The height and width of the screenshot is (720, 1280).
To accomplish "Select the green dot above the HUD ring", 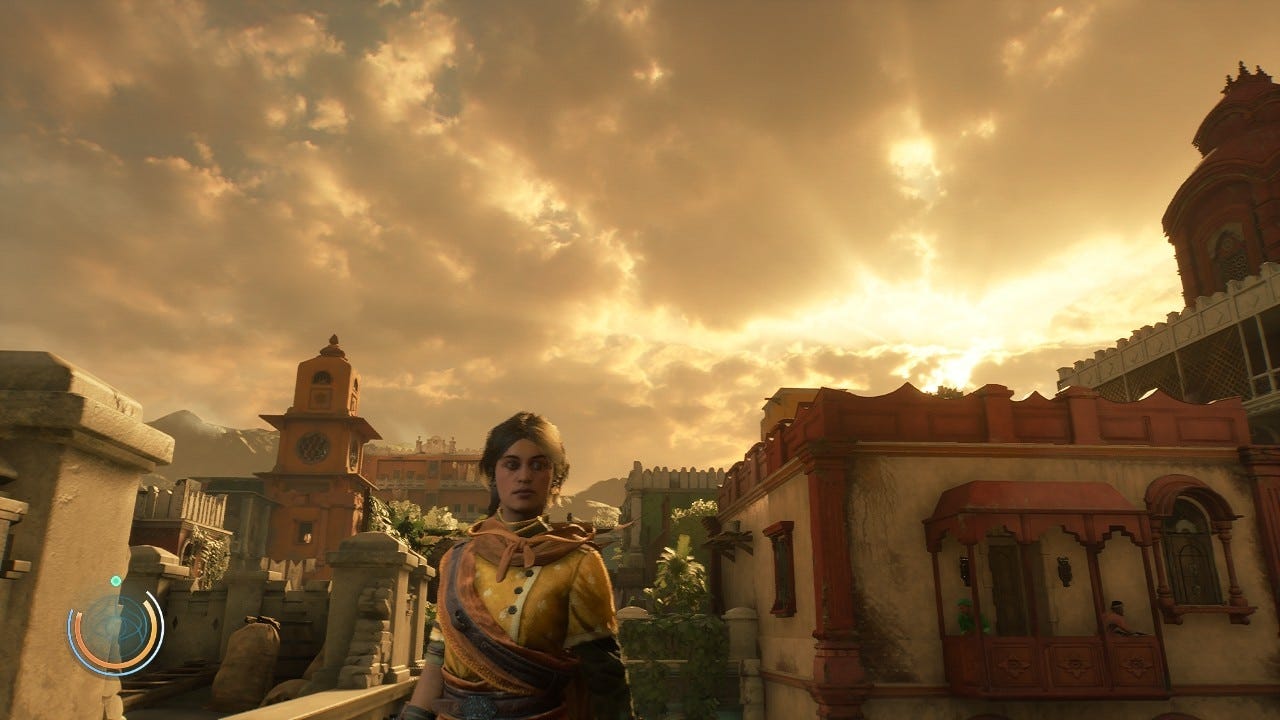I will pyautogui.click(x=116, y=580).
